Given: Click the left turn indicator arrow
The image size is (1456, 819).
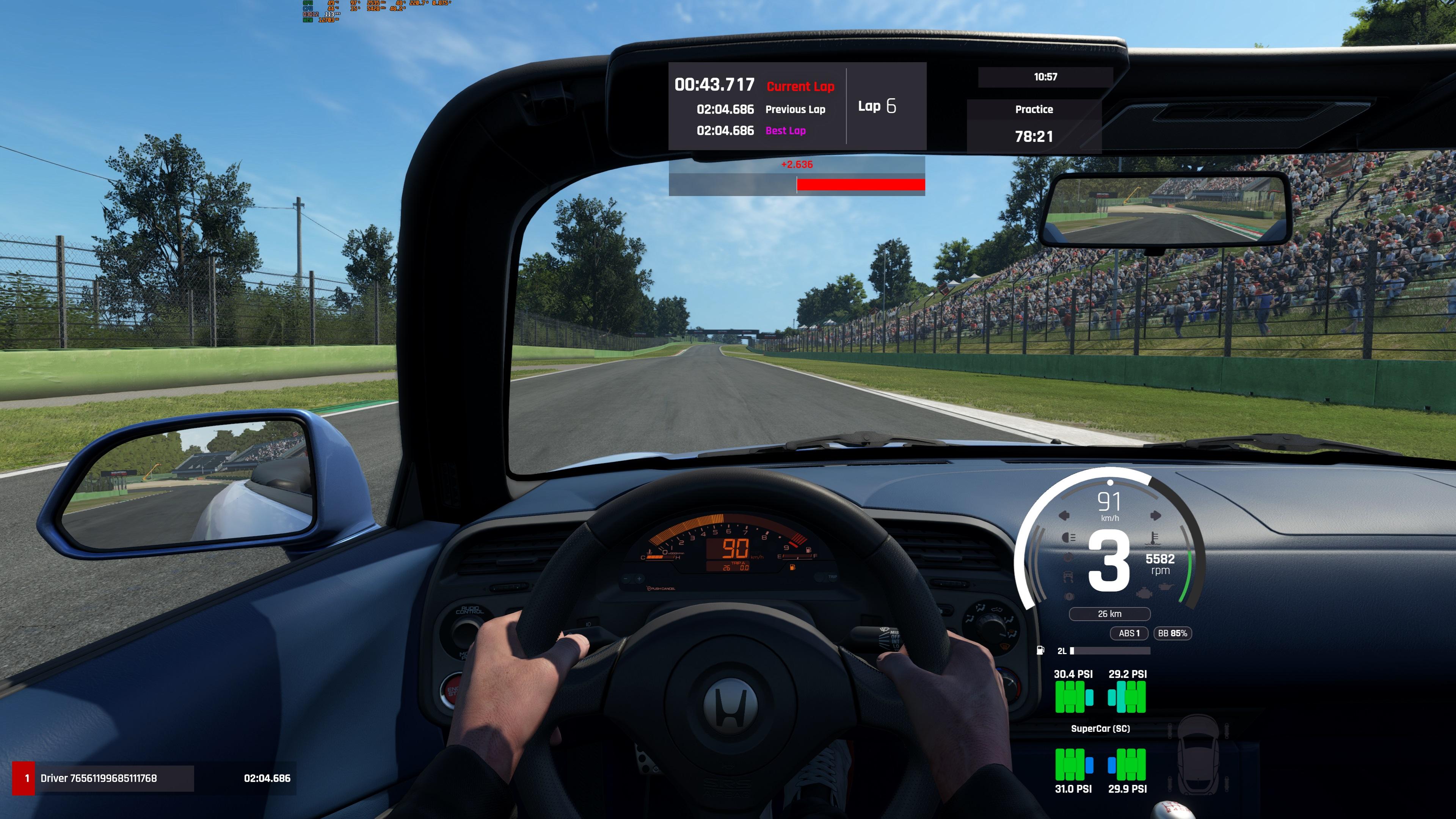Looking at the screenshot, I should 1064,516.
